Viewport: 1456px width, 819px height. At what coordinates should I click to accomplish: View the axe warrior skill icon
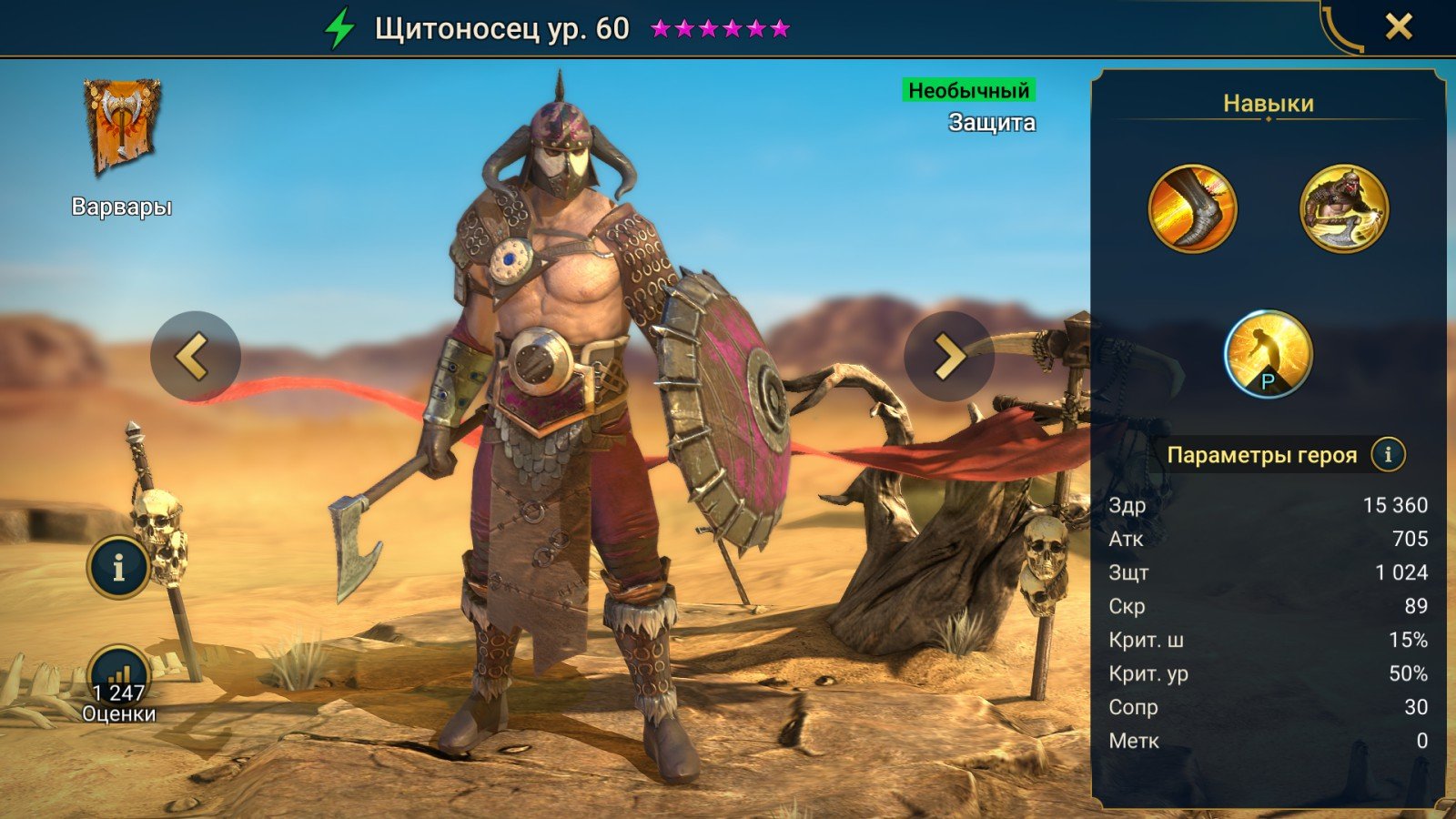tap(1343, 208)
